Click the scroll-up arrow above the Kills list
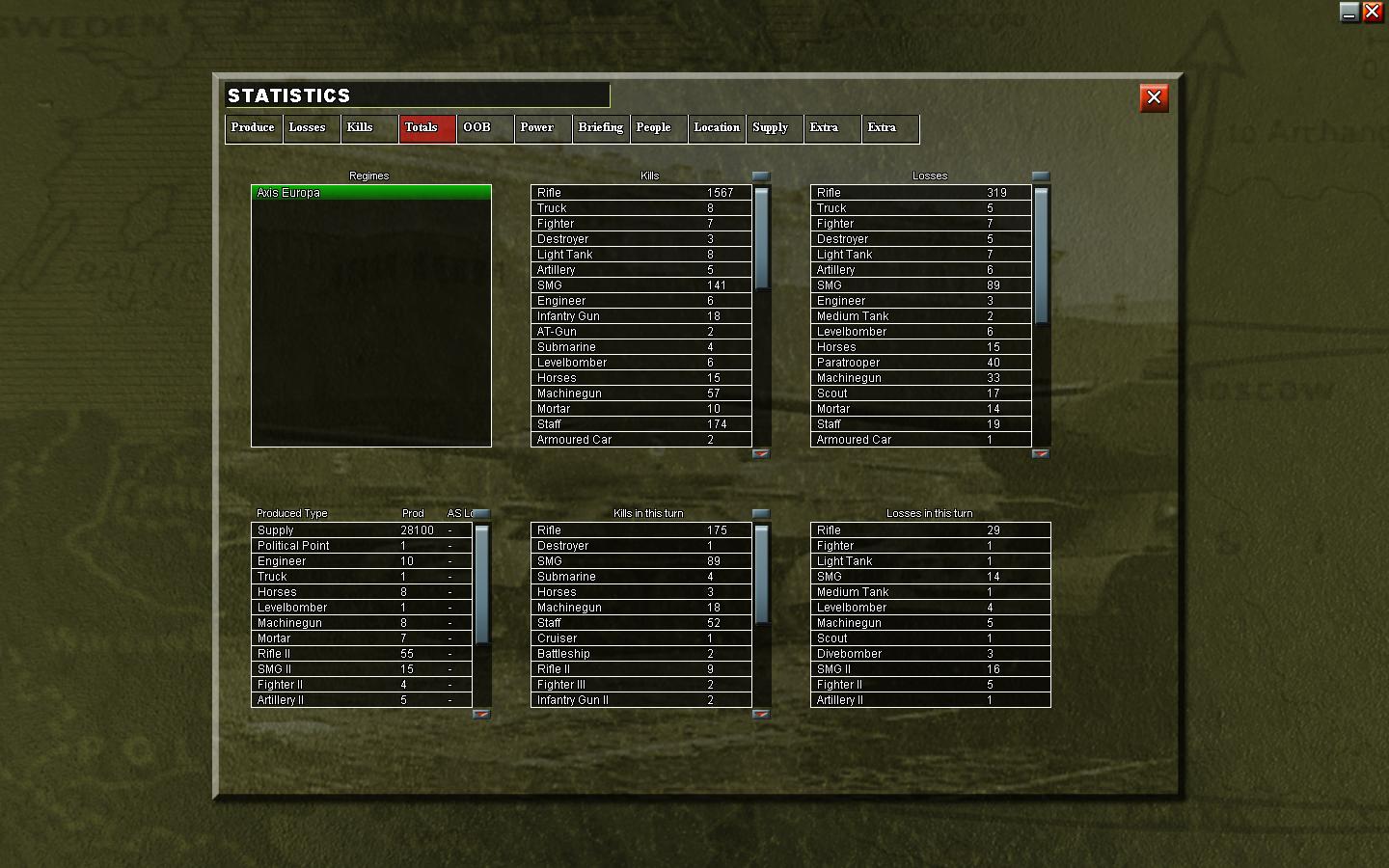The image size is (1389, 868). tap(761, 176)
